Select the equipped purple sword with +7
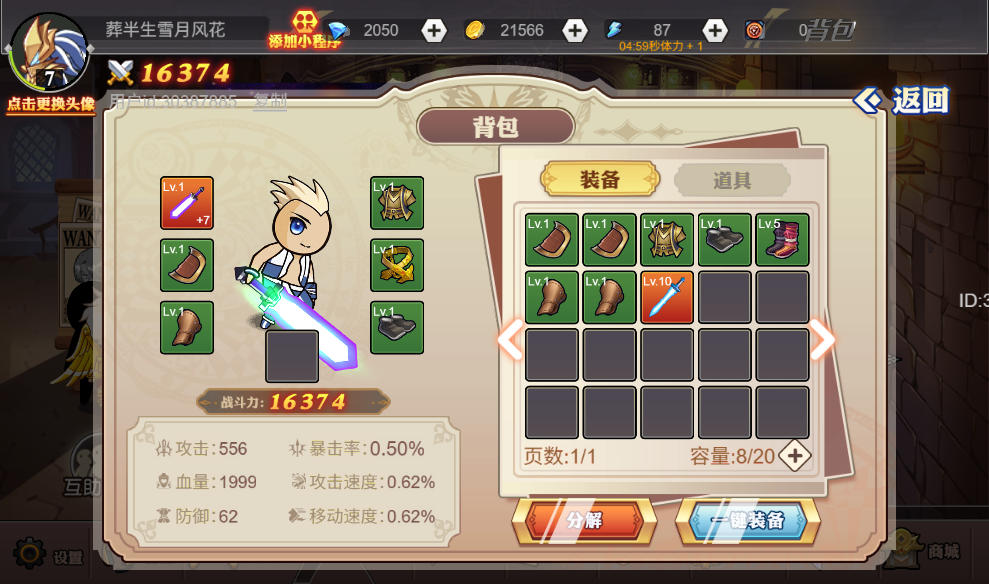Screen dimensions: 989x584 (x=187, y=203)
